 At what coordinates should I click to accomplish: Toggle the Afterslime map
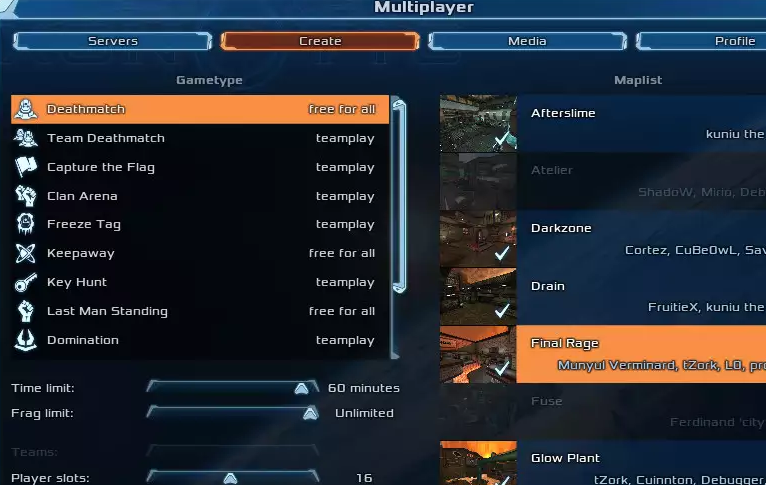click(x=602, y=123)
